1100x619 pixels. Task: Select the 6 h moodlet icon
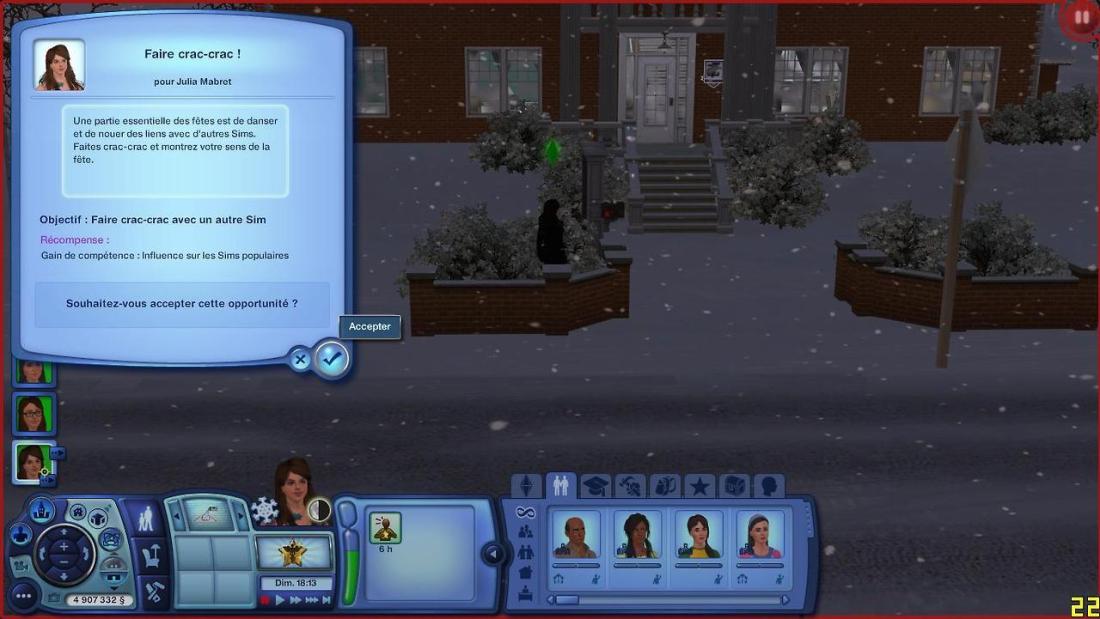[385, 527]
